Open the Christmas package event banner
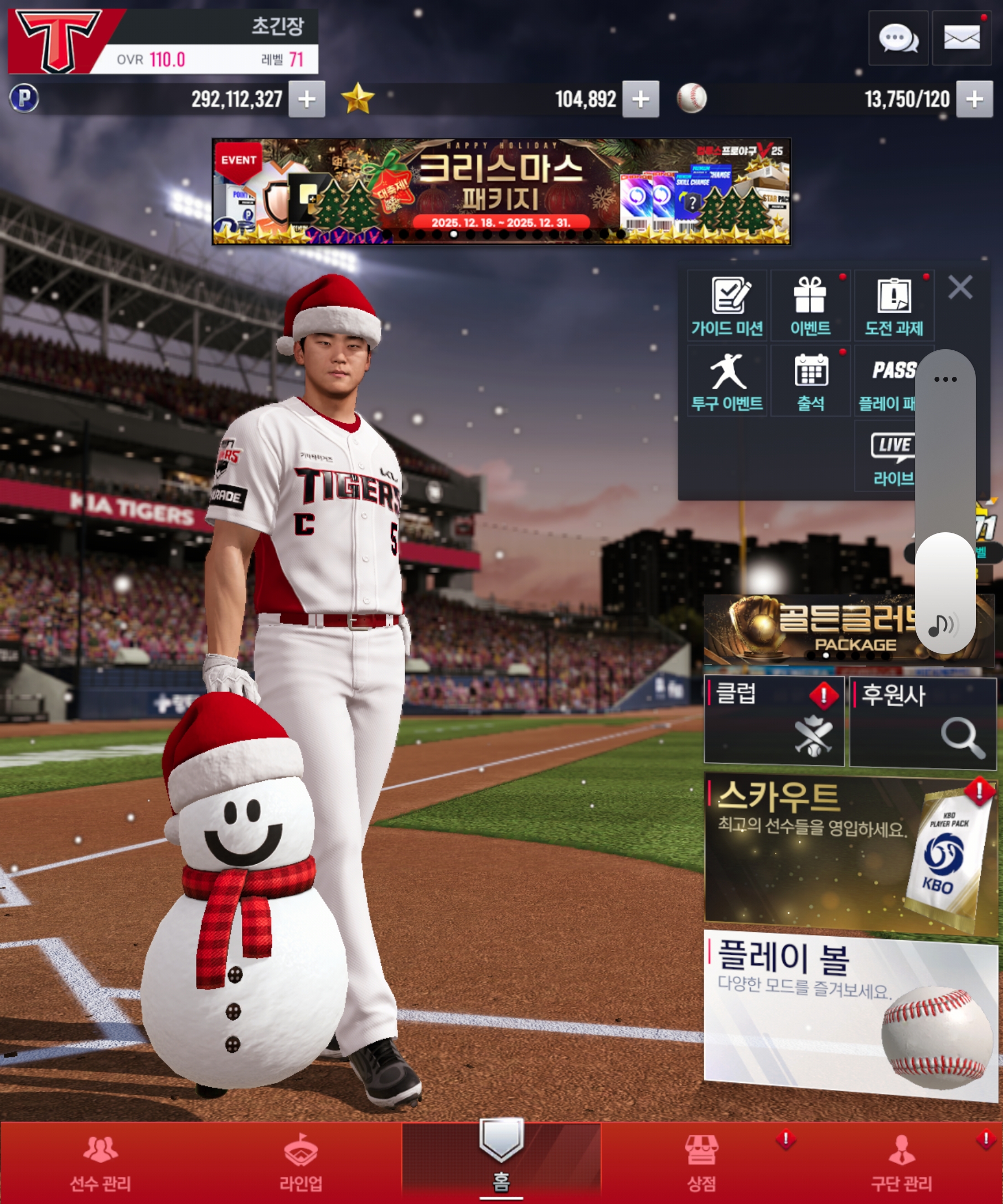 (x=500, y=191)
